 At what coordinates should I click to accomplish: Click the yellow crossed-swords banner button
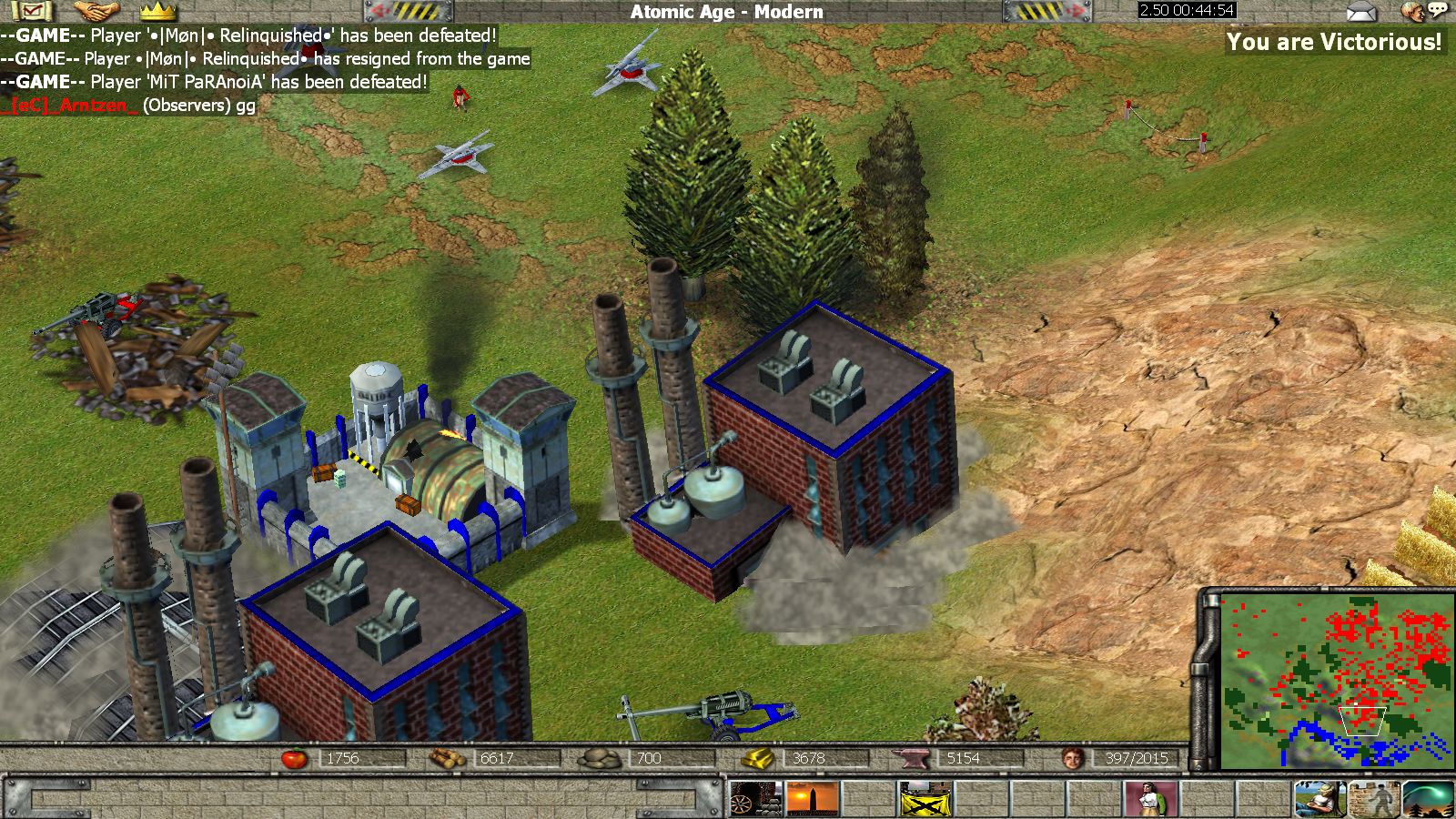tap(925, 799)
